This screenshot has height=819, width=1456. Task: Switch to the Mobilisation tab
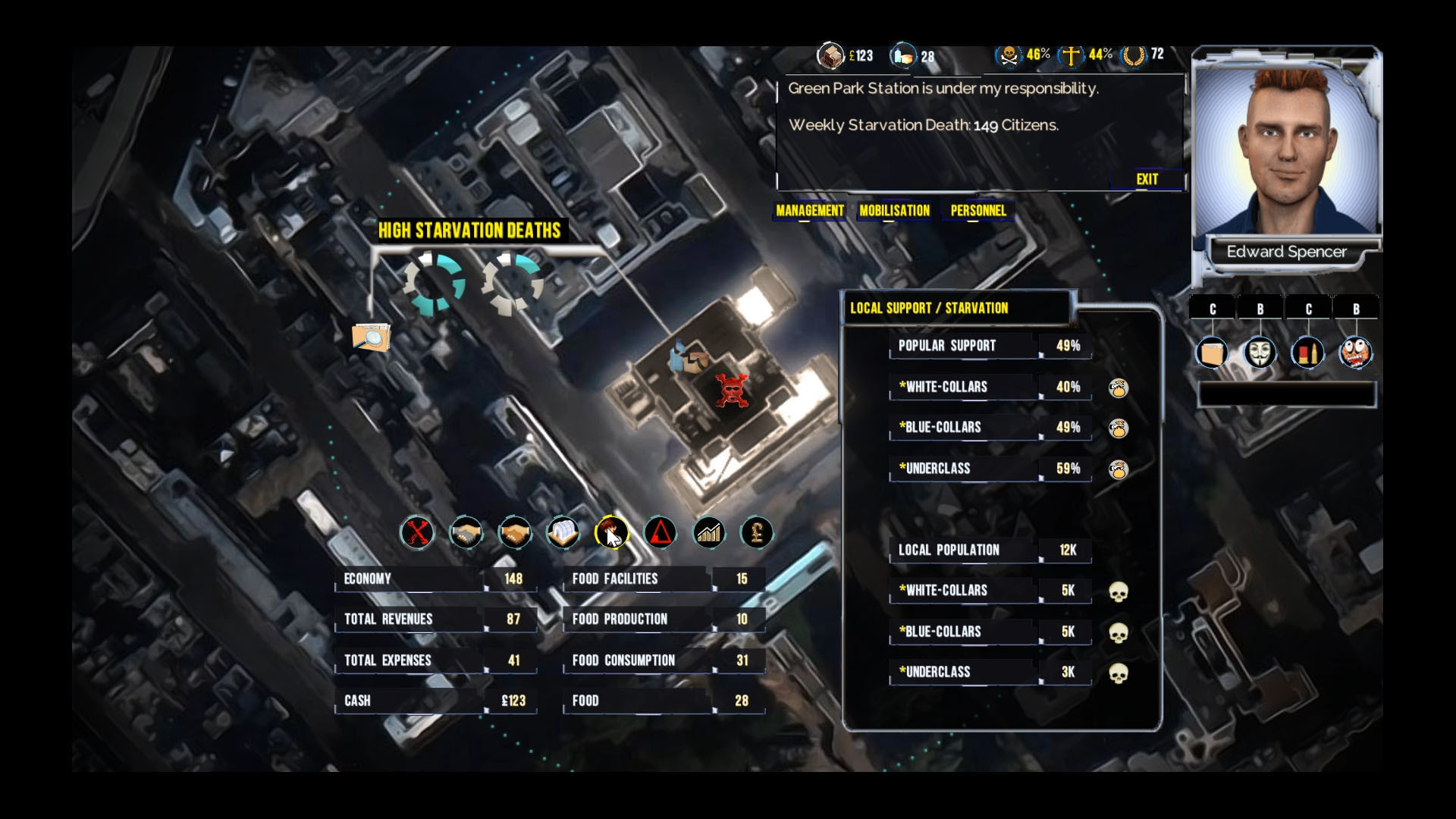[893, 212]
